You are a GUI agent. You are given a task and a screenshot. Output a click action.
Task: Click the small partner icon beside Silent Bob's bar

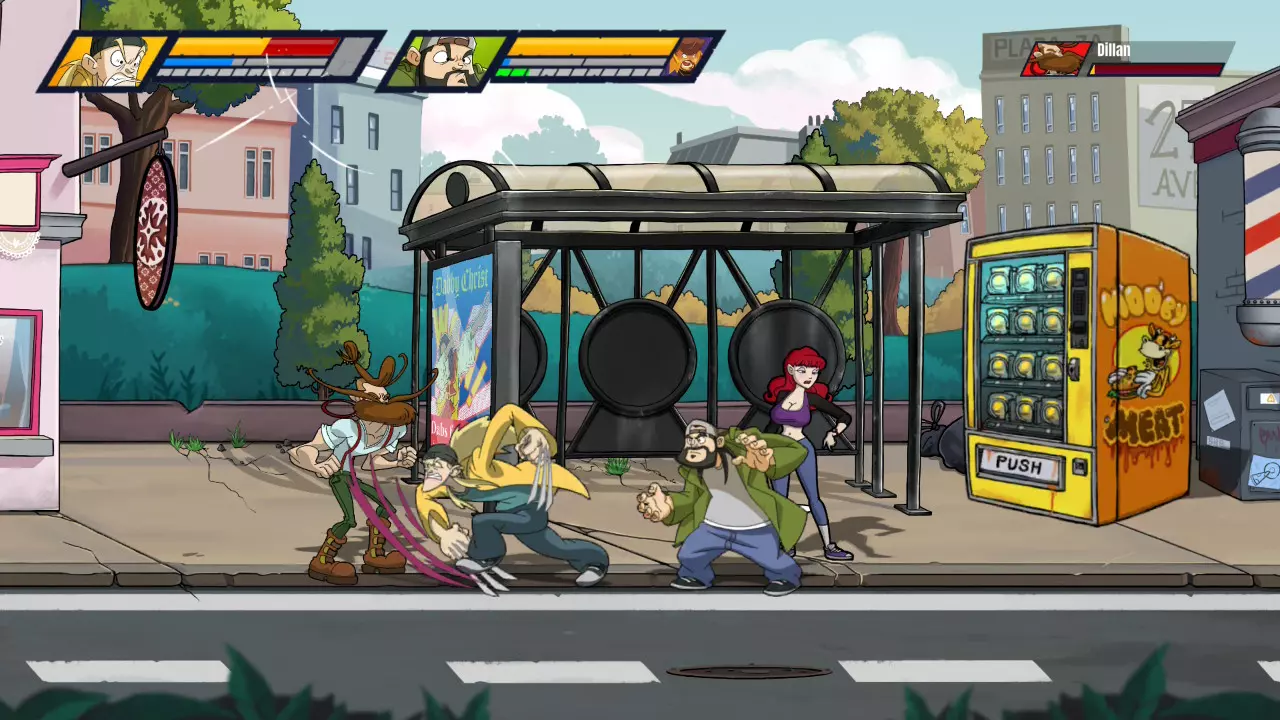[x=689, y=56]
